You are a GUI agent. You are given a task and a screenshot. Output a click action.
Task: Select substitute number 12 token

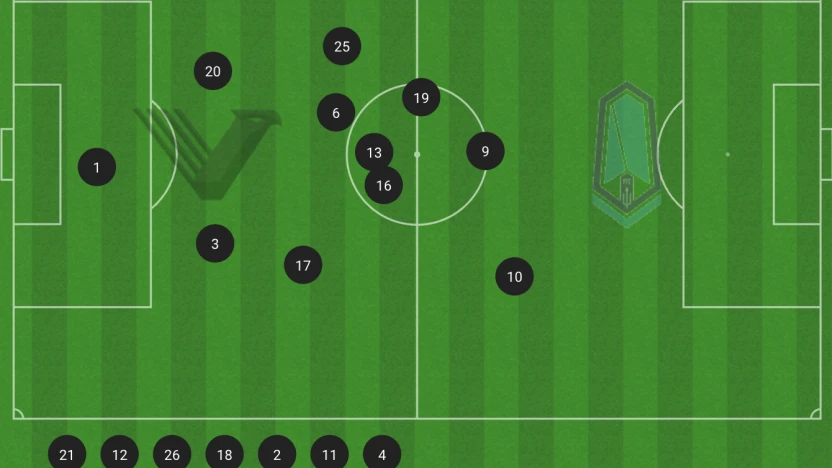[120, 454]
